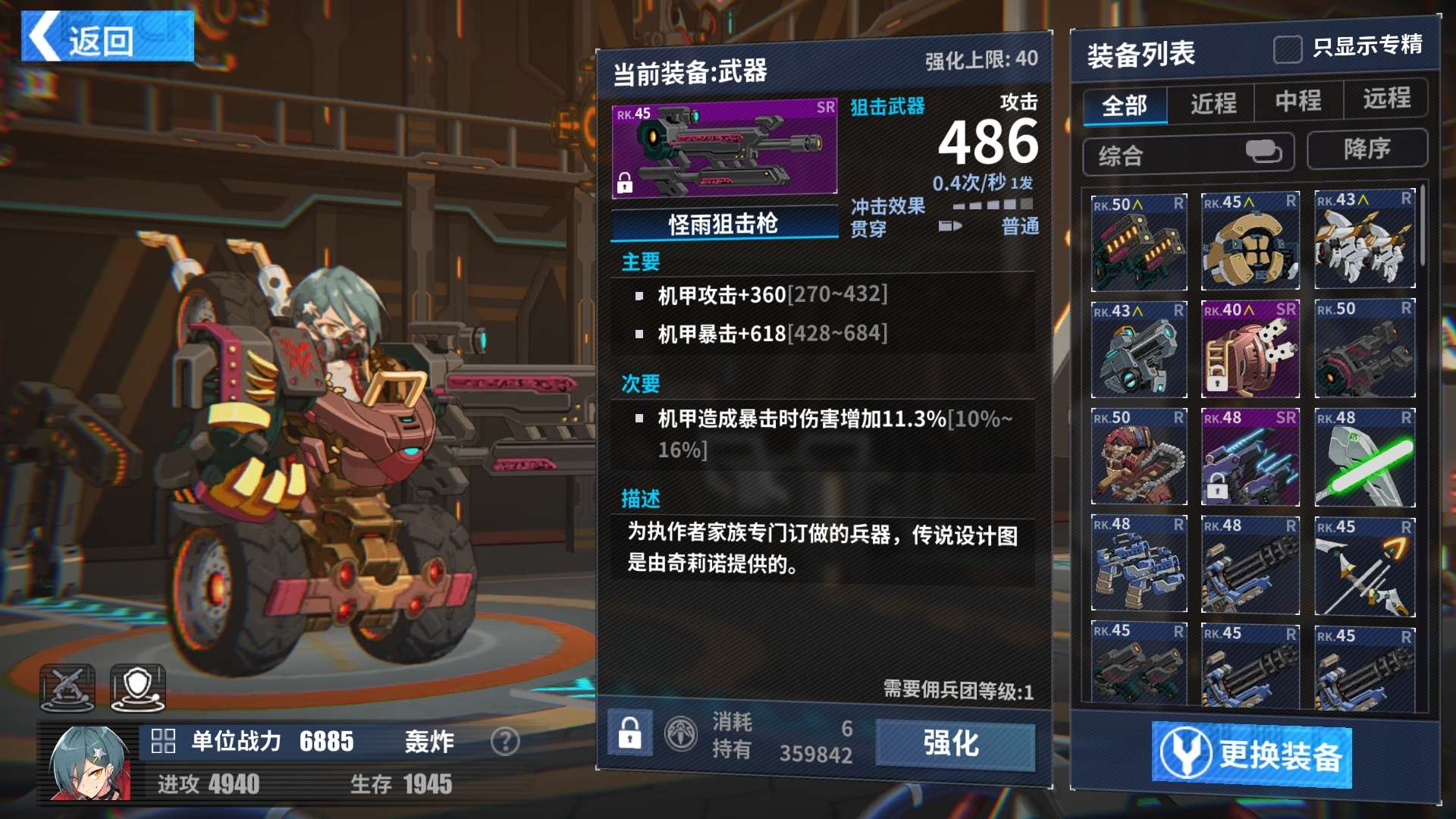Tick the 只显示专精 checkbox
The image size is (1456, 819).
tap(1287, 49)
